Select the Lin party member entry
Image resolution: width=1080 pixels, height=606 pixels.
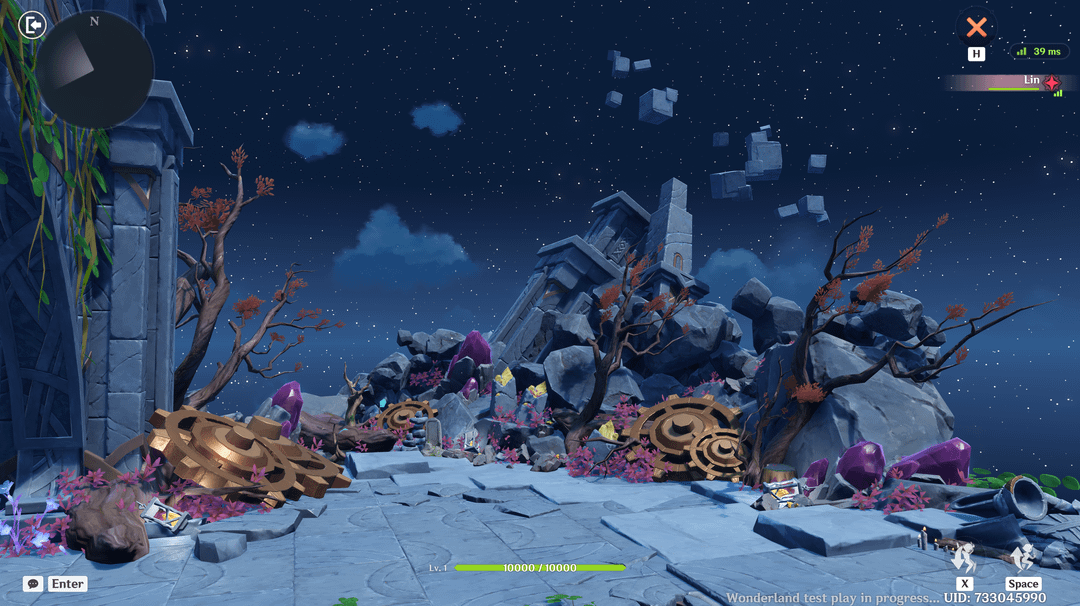[x=1010, y=82]
